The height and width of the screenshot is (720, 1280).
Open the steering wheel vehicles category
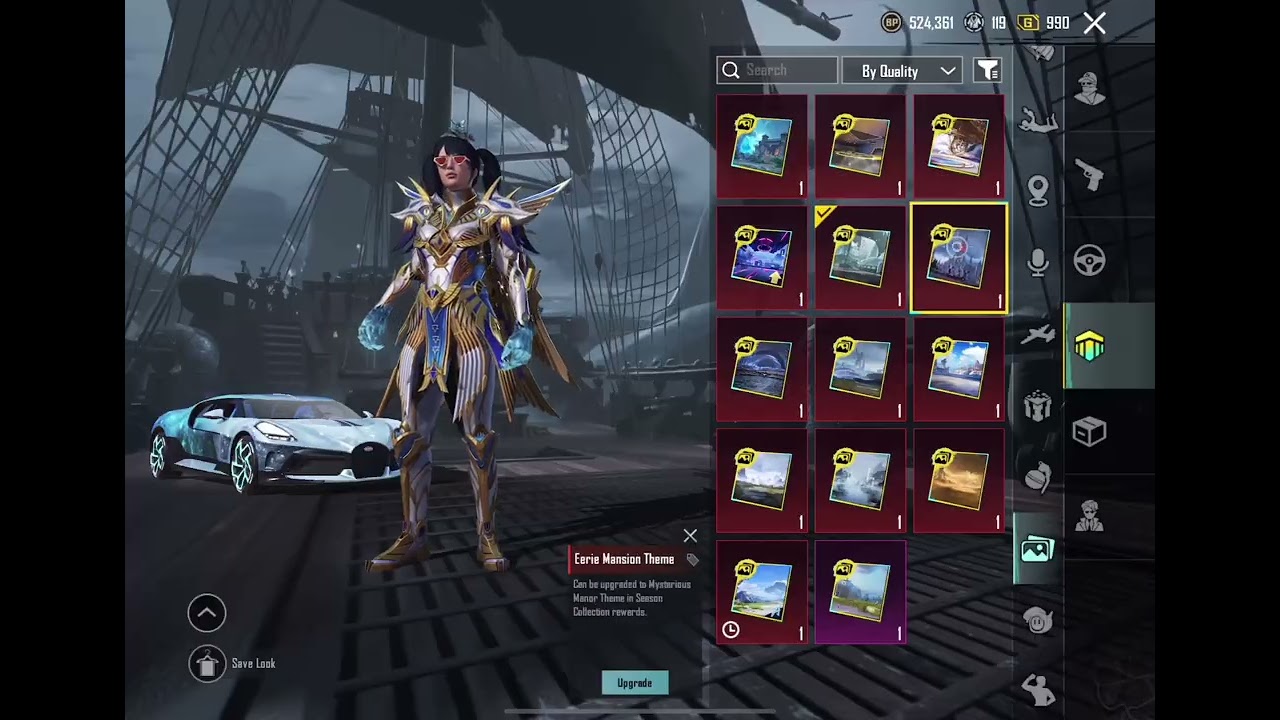pyautogui.click(x=1089, y=260)
